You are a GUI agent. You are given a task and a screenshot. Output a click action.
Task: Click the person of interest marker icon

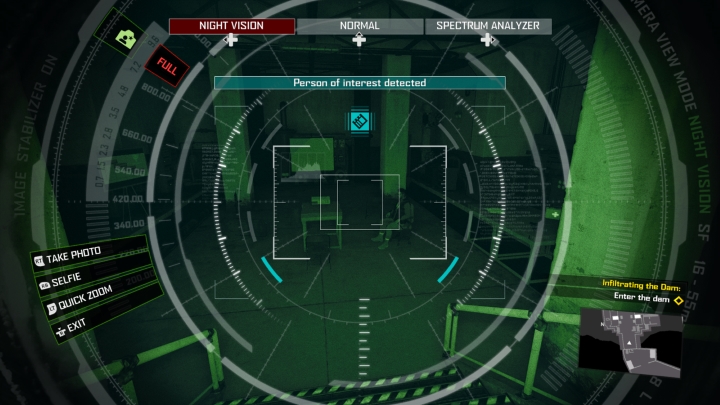[360, 122]
